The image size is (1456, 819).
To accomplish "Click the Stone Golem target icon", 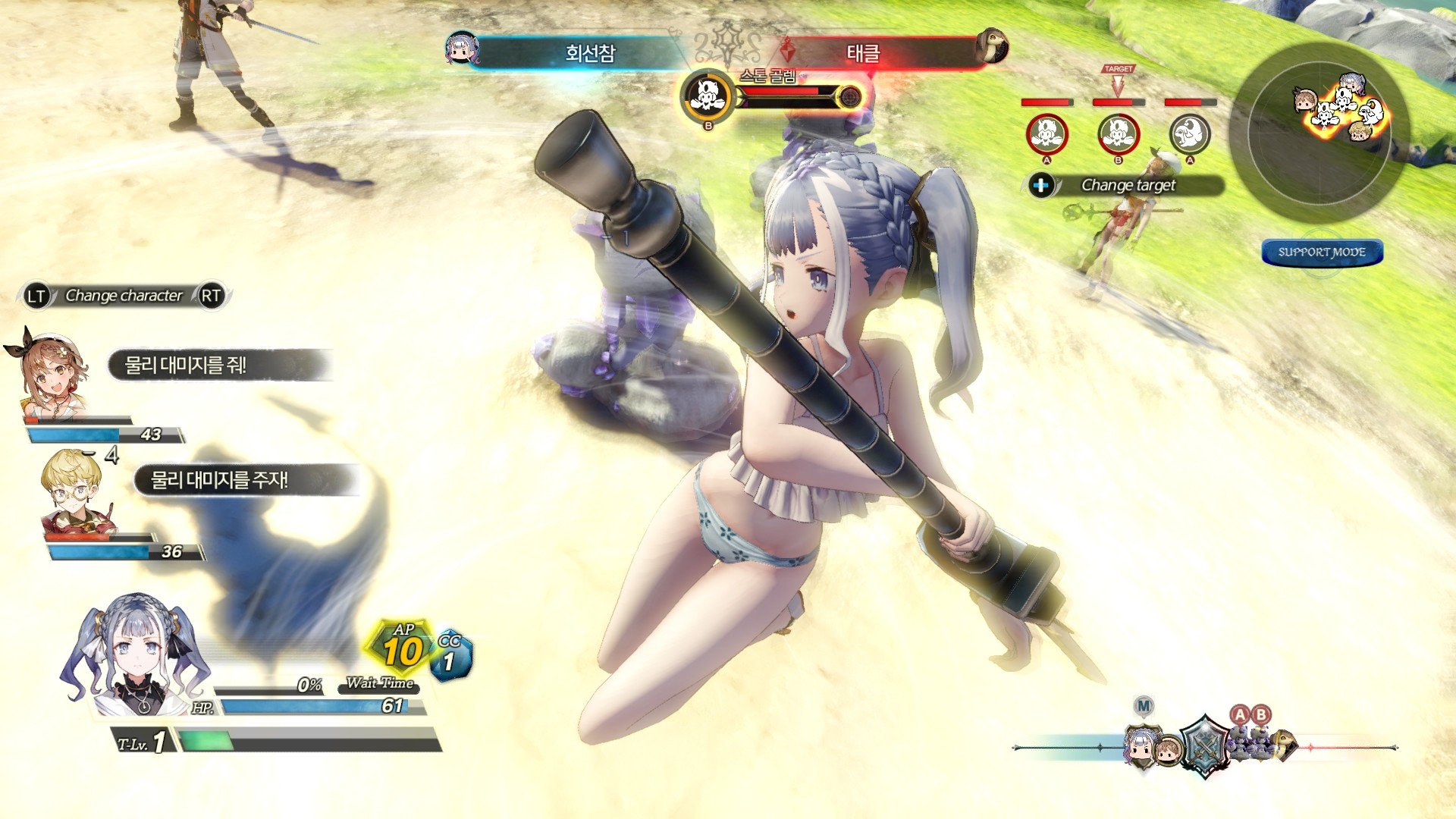I will click(x=708, y=96).
